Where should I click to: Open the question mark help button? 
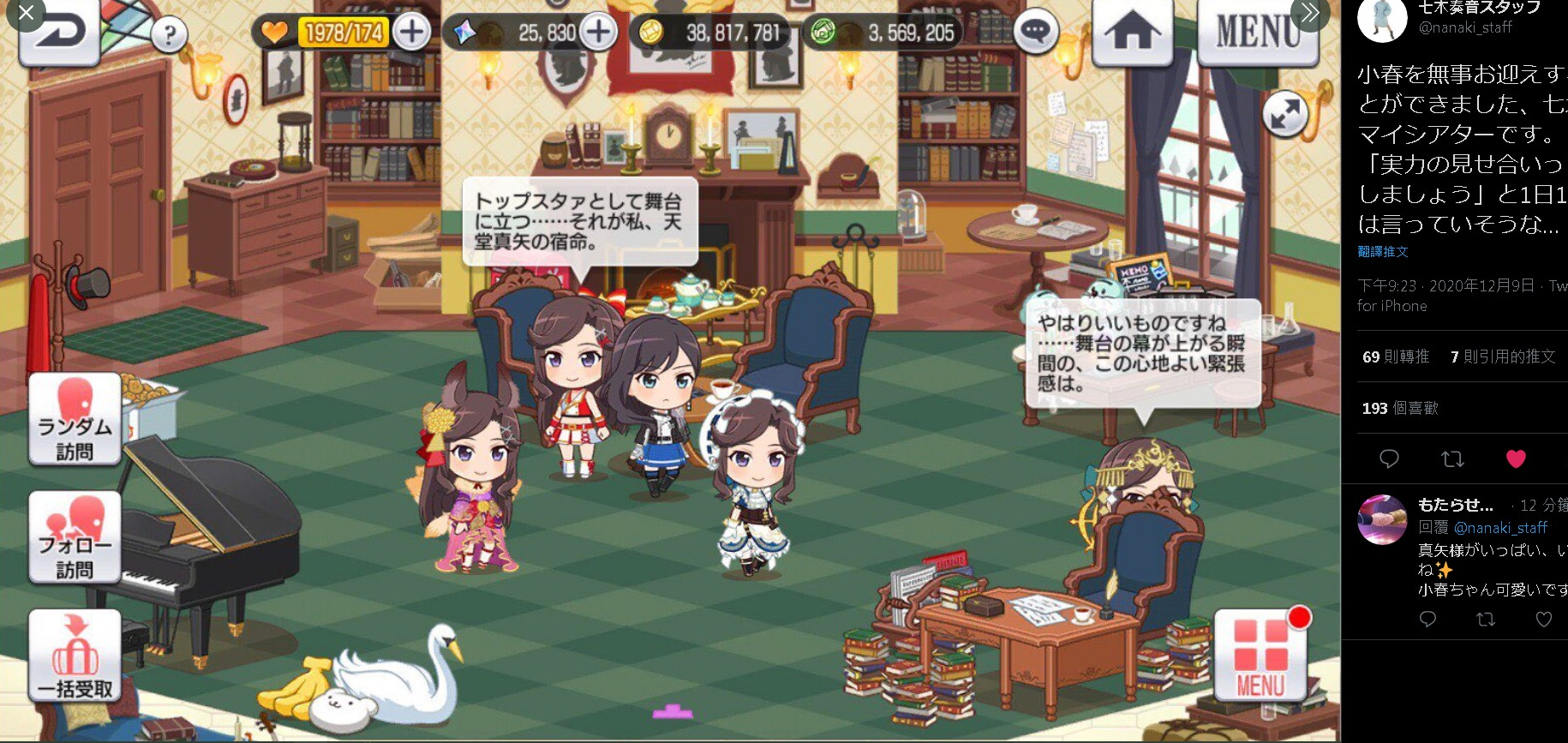tap(170, 35)
